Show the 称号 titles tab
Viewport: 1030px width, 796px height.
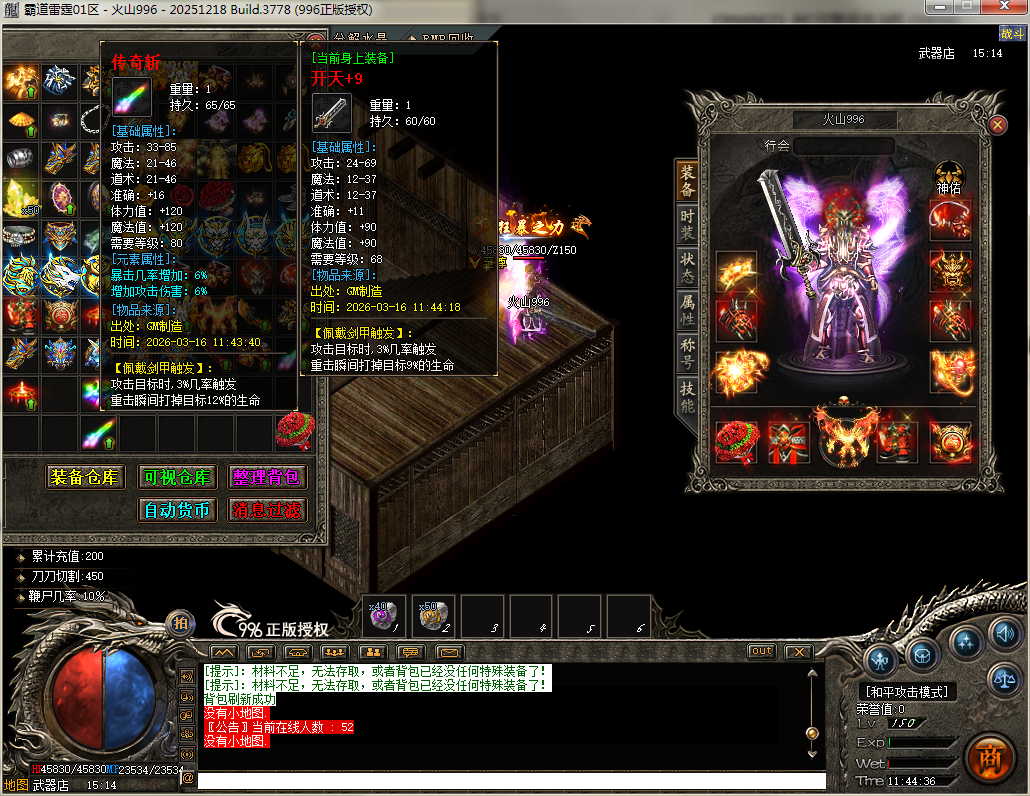tap(687, 351)
